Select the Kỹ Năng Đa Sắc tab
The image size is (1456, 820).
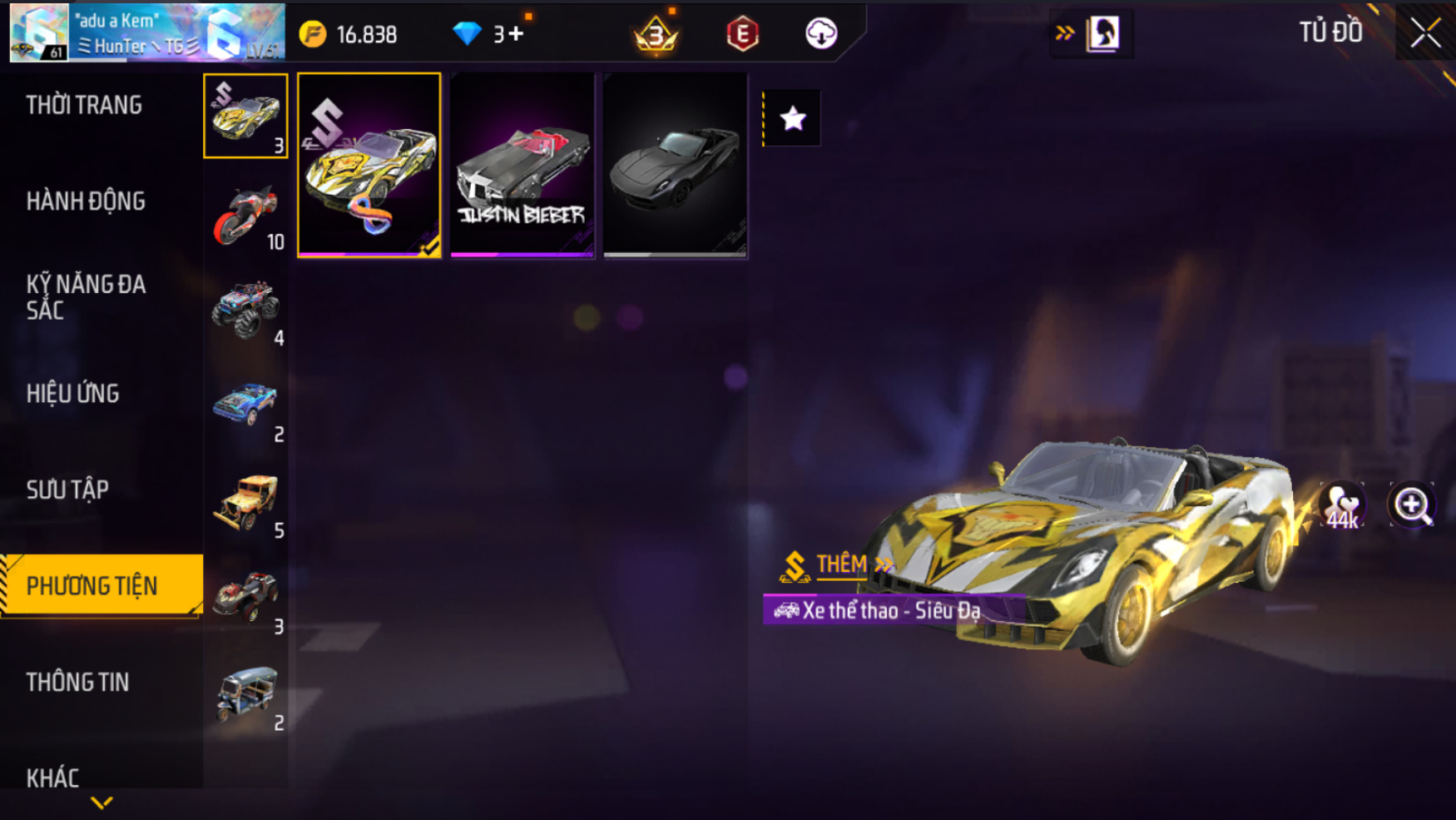[x=86, y=296]
